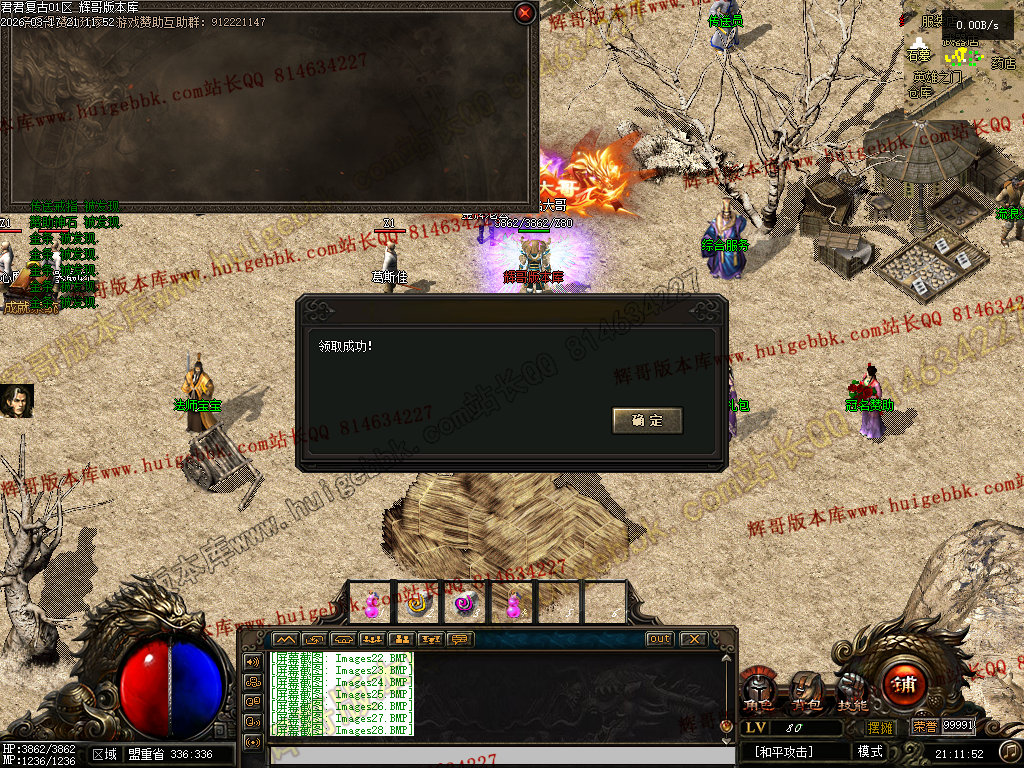Start a stall with 摆摊
This screenshot has width=1024, height=768.
(880, 727)
